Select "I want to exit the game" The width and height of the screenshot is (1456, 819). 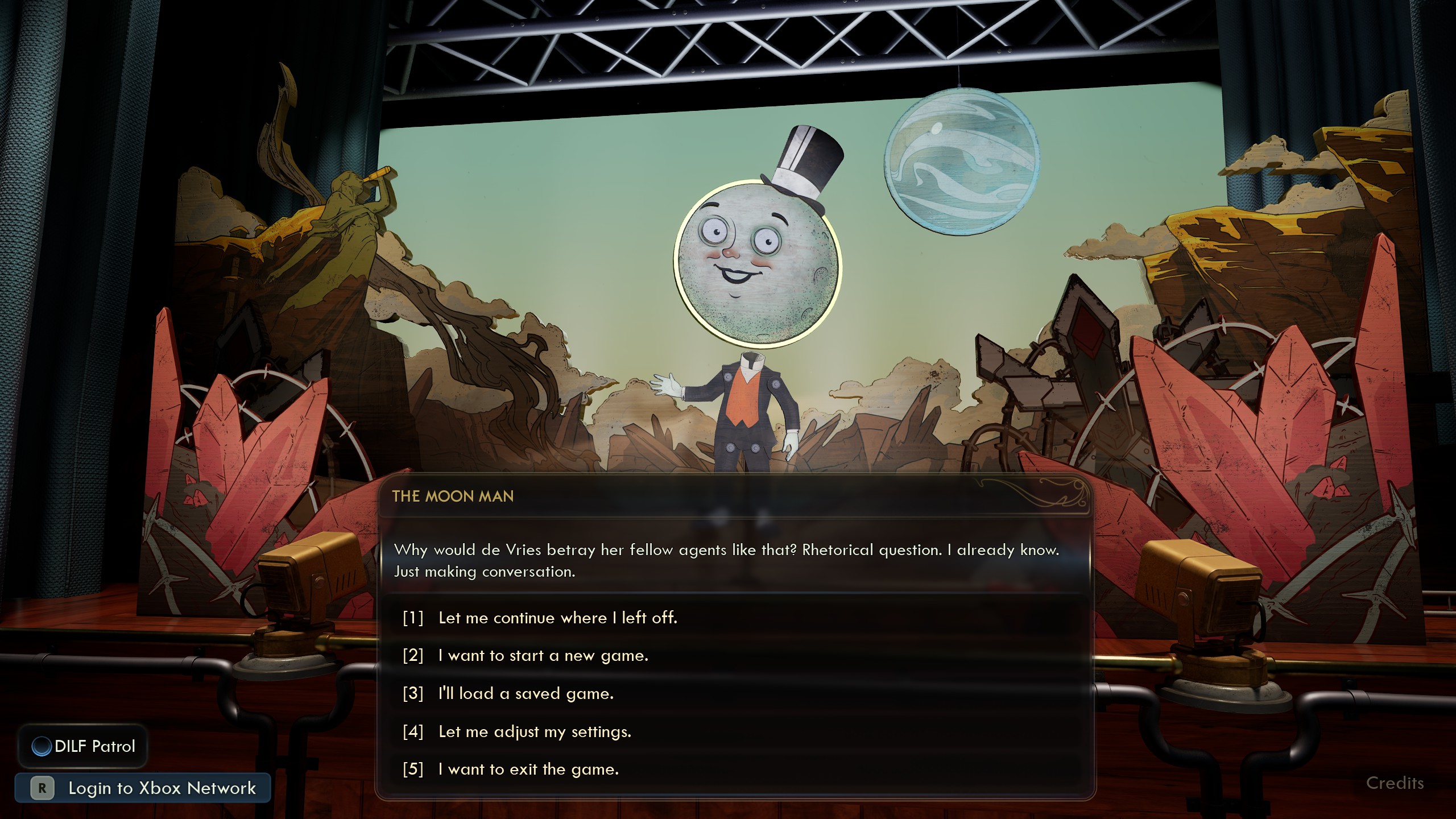pyautogui.click(x=528, y=769)
